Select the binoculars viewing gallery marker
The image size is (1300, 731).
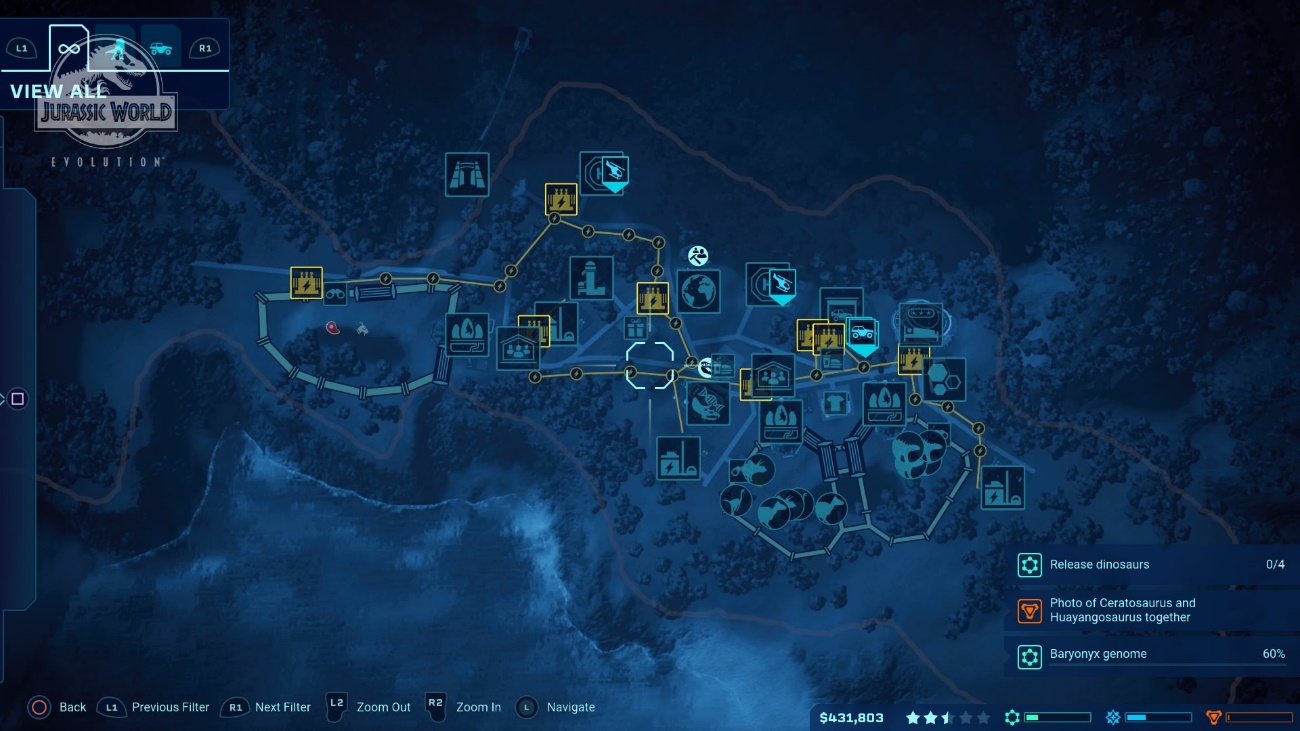point(336,295)
